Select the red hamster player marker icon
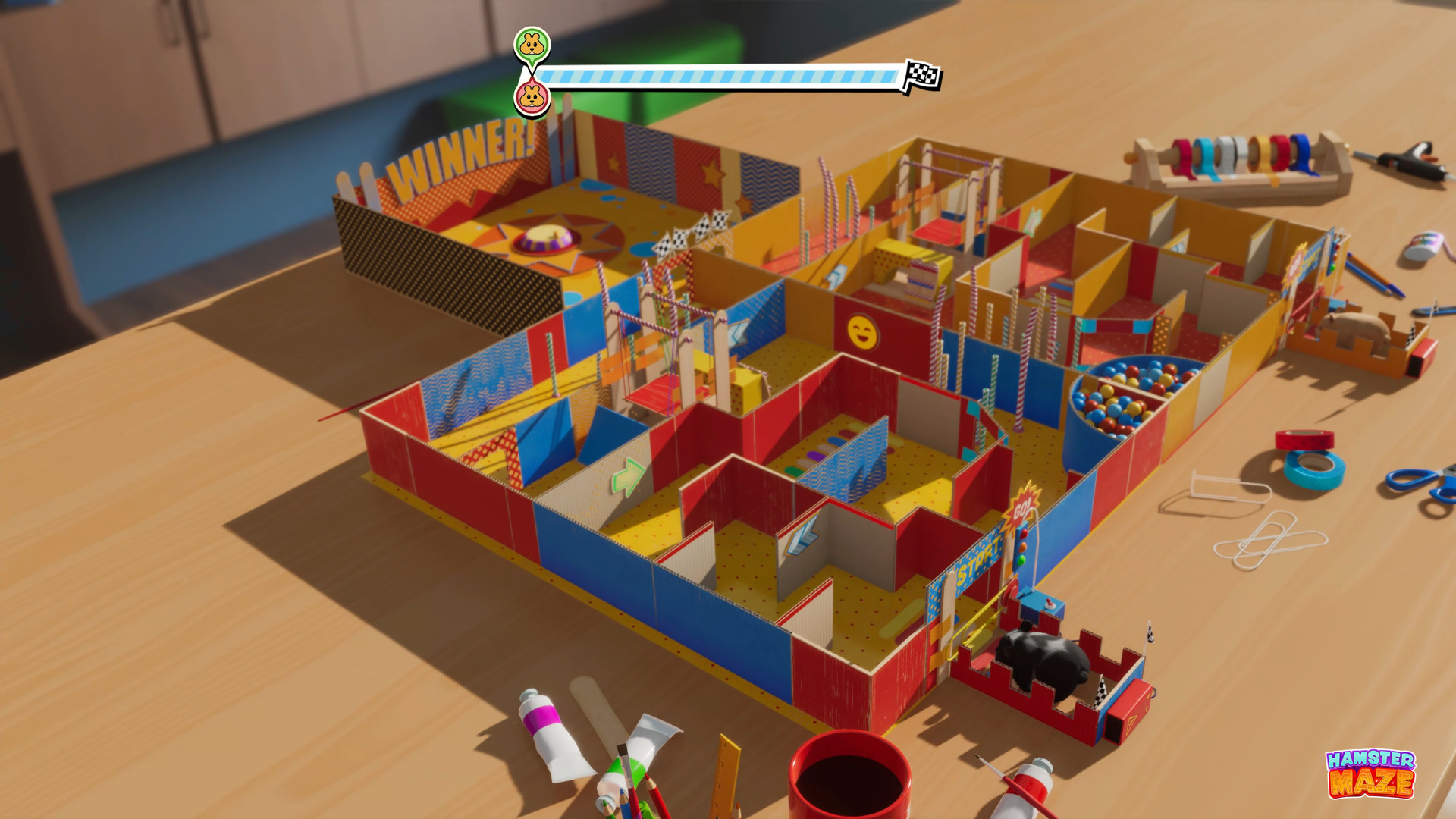 (531, 98)
